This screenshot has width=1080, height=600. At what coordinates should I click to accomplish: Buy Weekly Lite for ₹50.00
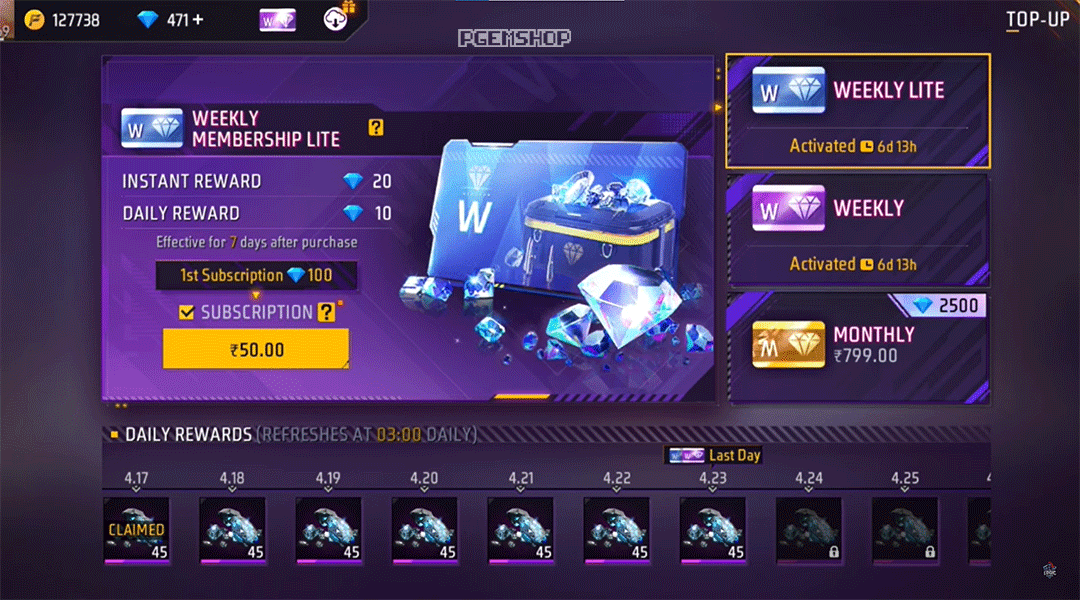pyautogui.click(x=256, y=349)
